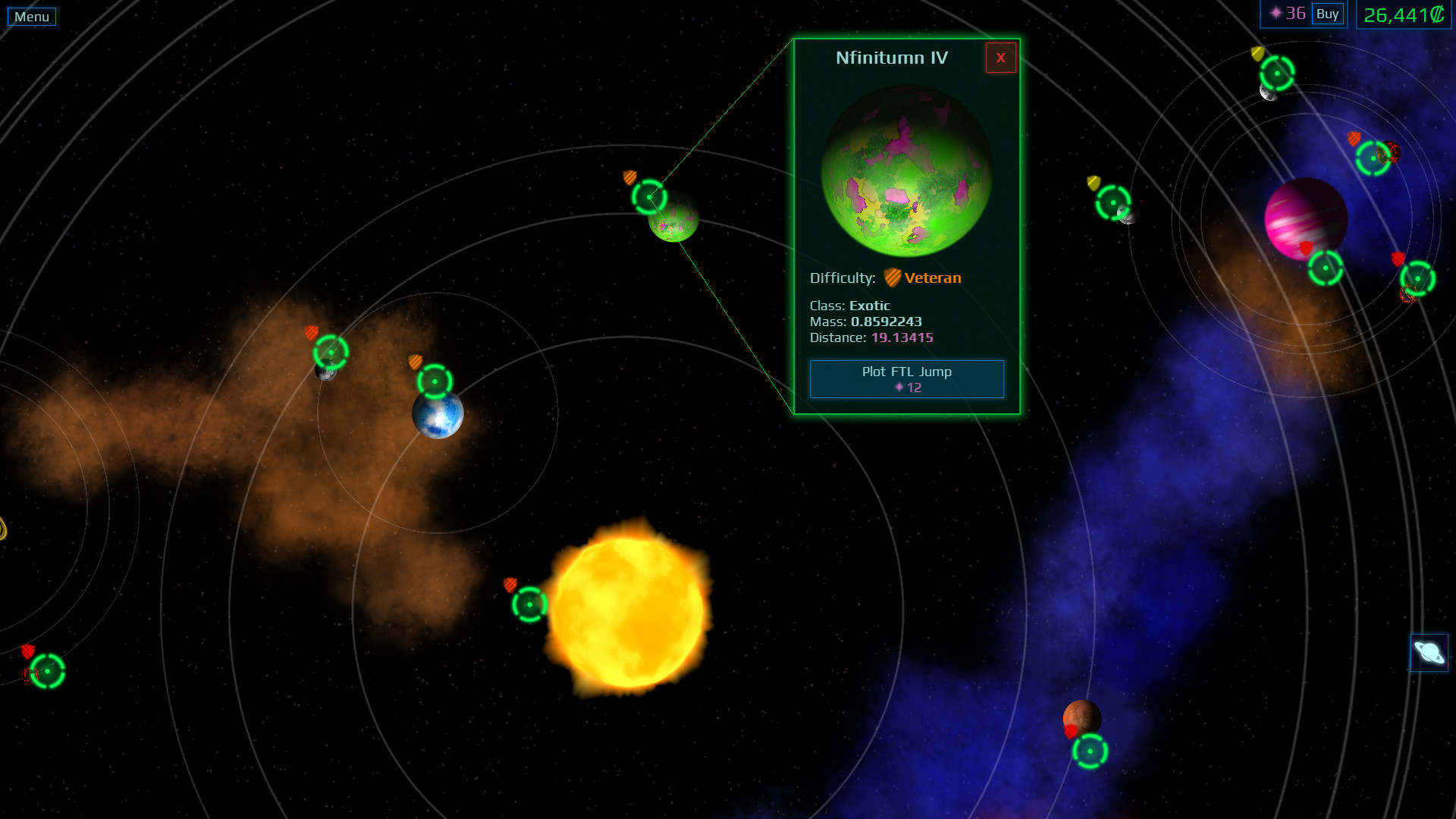
Task: Click the pink star currency icon
Action: (1277, 12)
